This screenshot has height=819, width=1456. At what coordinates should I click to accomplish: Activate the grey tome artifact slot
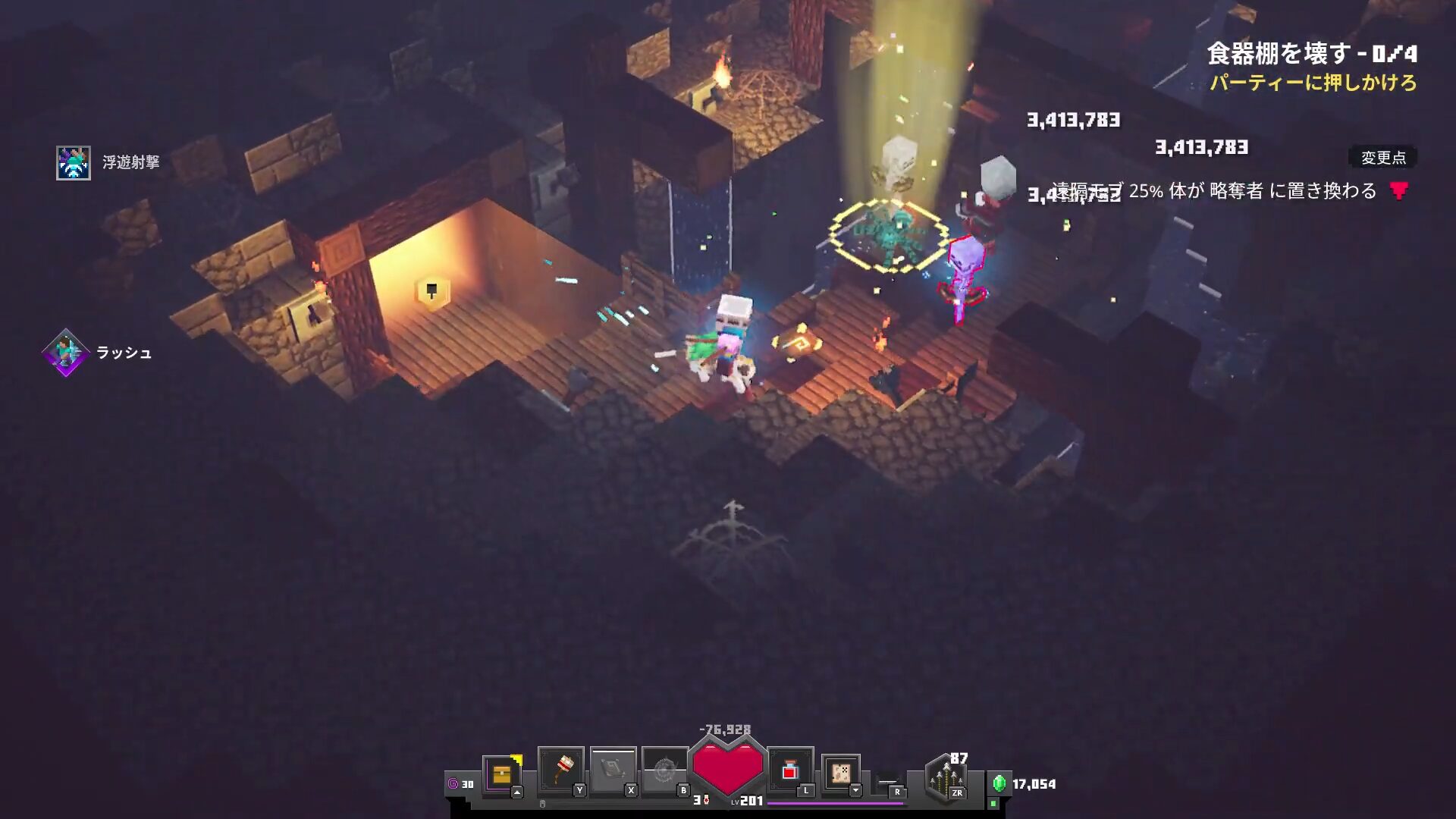pyautogui.click(x=613, y=770)
